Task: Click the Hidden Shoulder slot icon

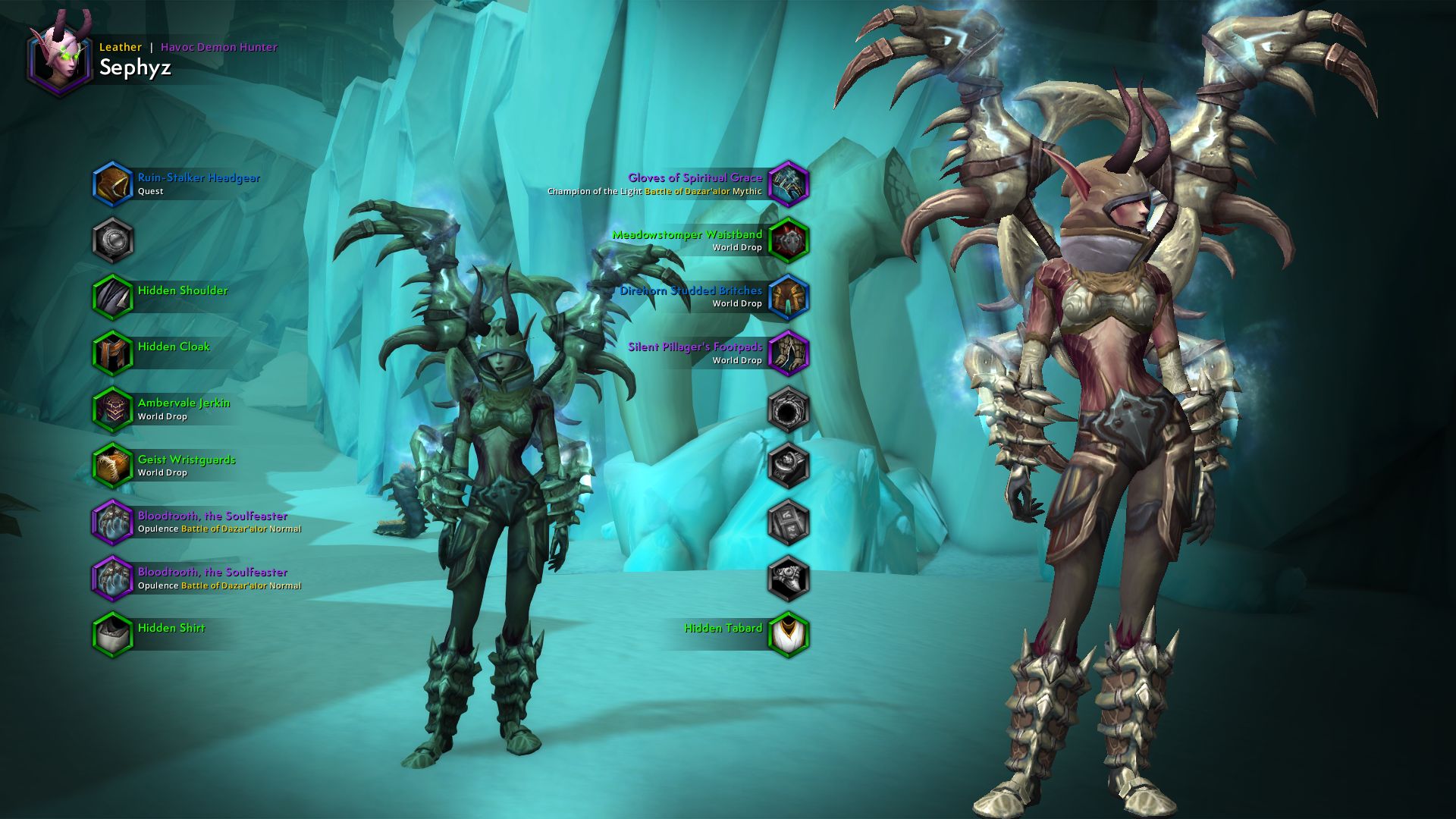Action: [x=112, y=297]
